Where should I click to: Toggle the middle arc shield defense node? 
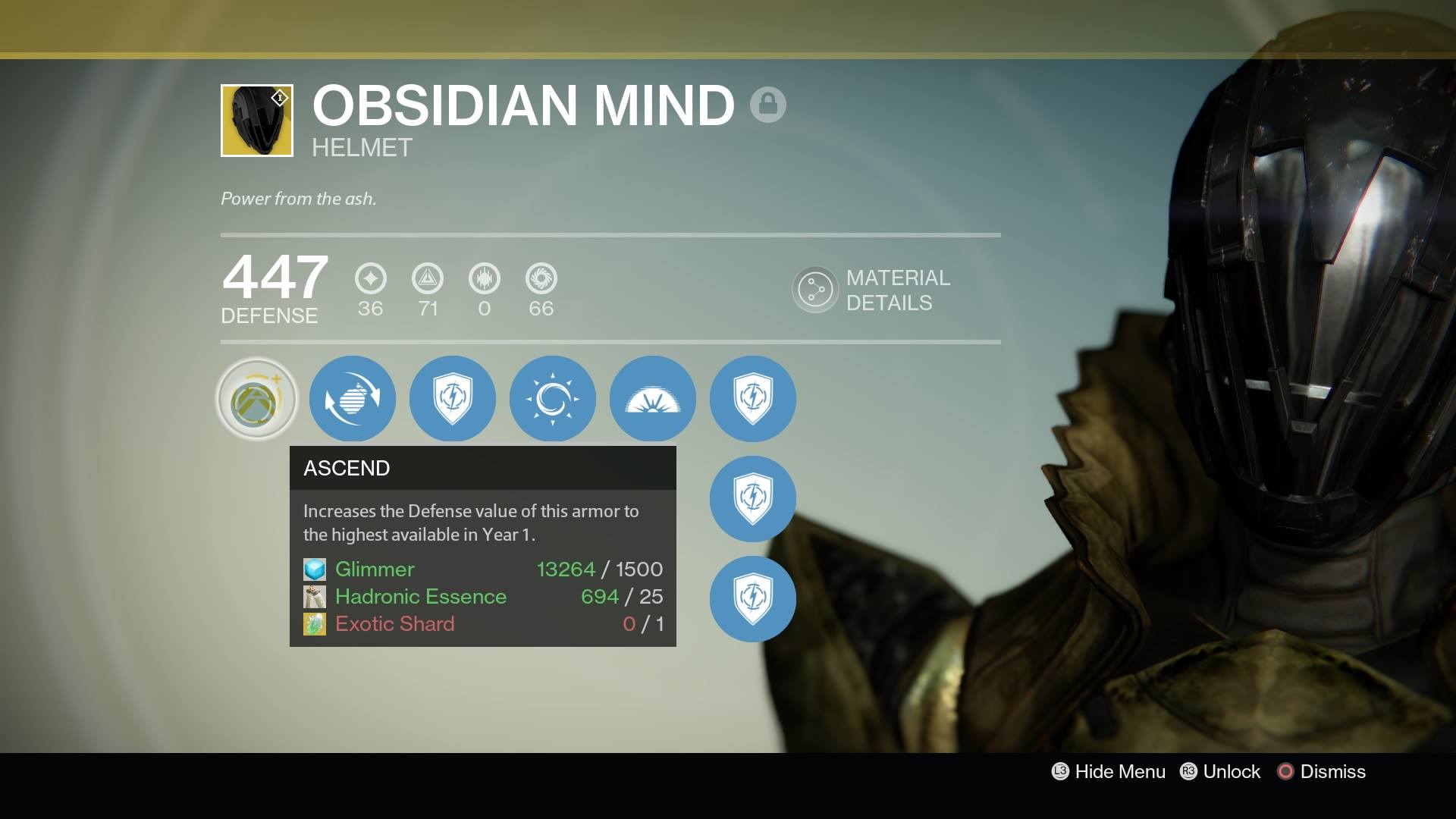[x=752, y=499]
